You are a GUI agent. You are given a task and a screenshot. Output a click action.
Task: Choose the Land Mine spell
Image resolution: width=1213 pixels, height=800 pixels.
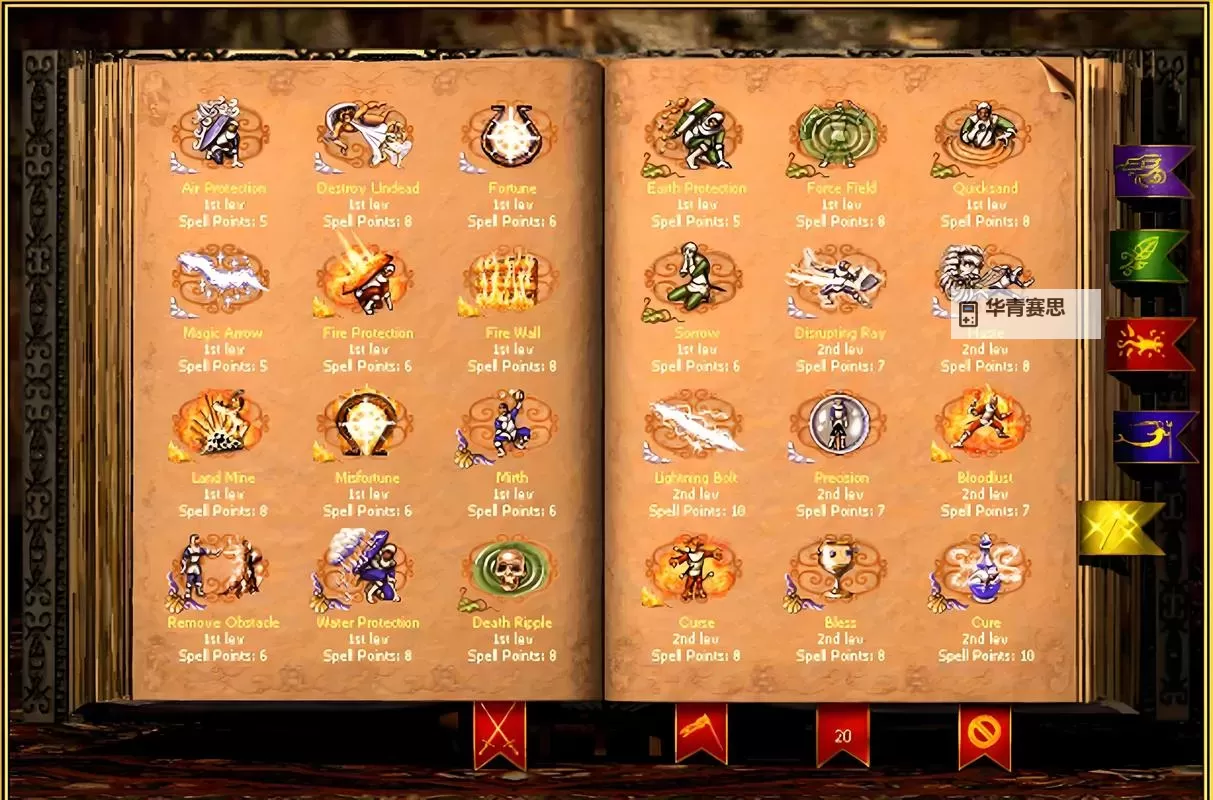coord(221,422)
